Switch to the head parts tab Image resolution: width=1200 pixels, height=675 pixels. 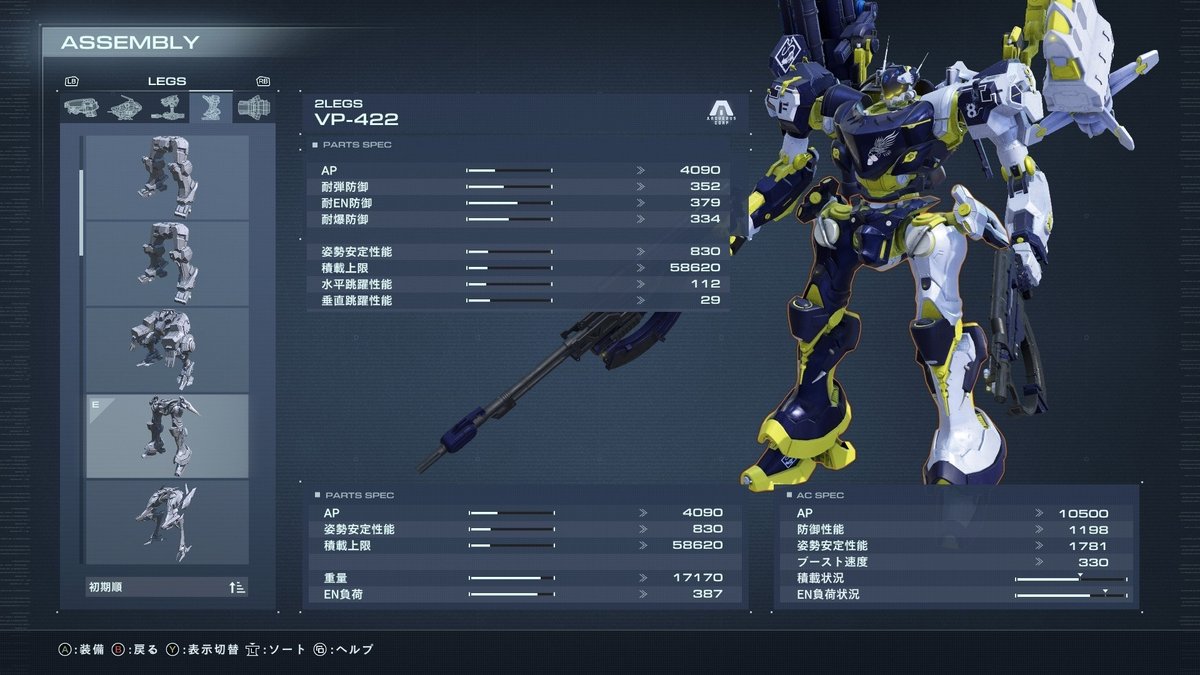80,106
